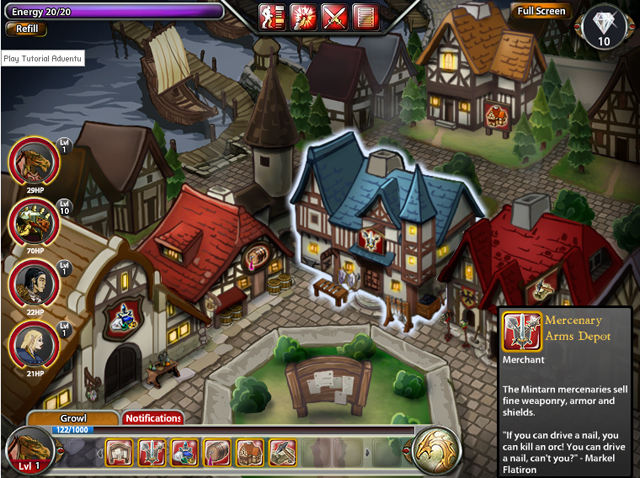
Task: Open the crossed swords combat icon
Action: (335, 16)
